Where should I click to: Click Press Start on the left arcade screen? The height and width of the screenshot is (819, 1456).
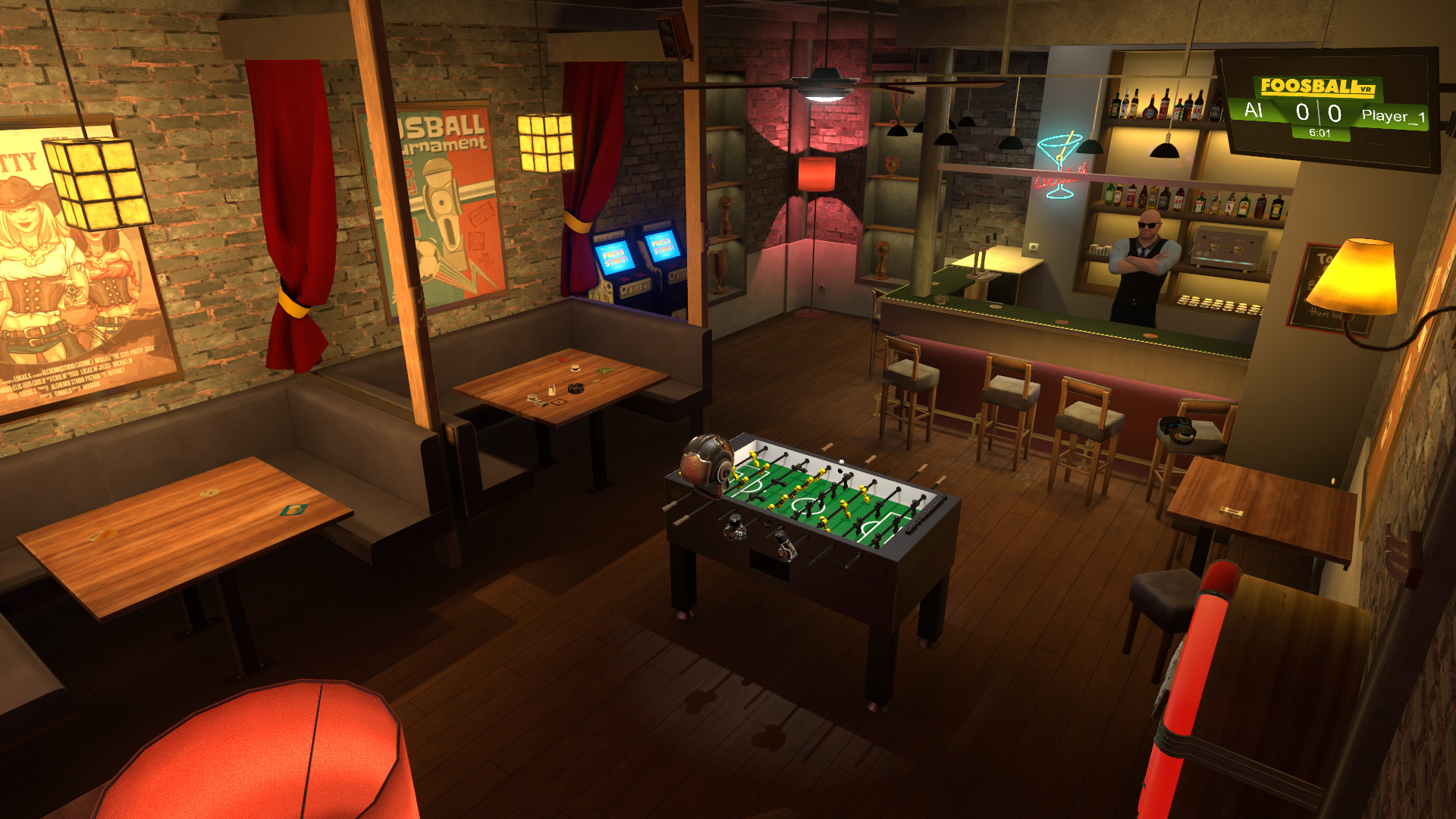click(x=615, y=258)
